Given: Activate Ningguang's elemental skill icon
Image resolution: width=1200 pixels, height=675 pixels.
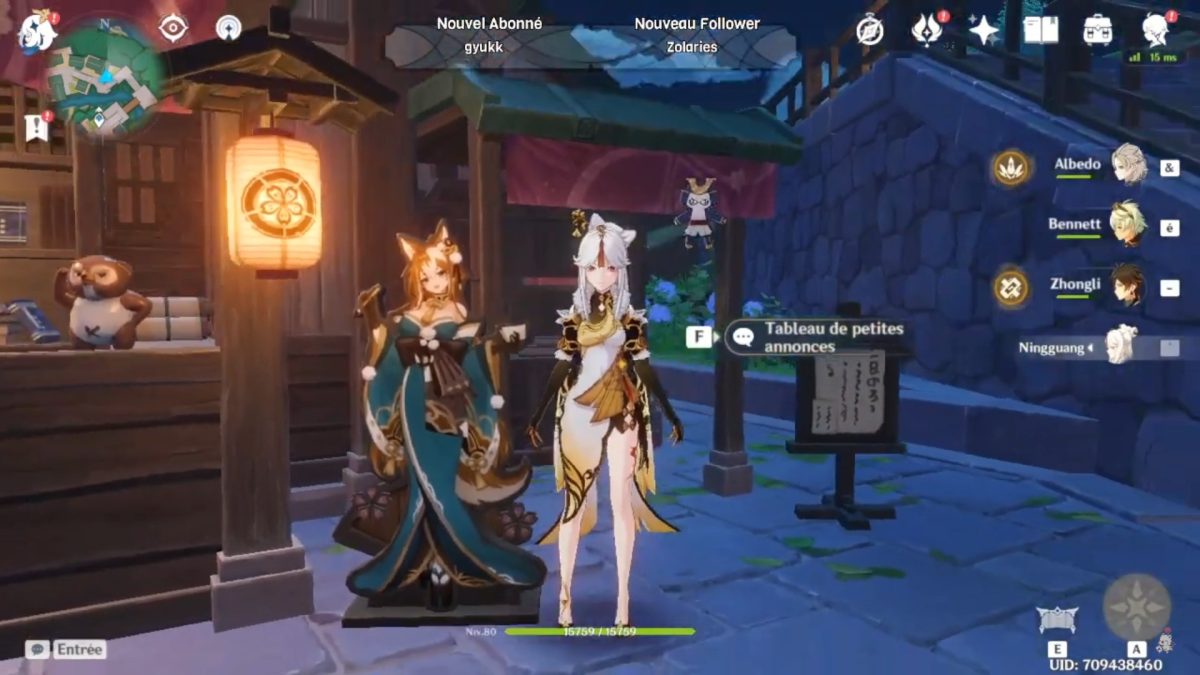Looking at the screenshot, I should tap(1057, 622).
